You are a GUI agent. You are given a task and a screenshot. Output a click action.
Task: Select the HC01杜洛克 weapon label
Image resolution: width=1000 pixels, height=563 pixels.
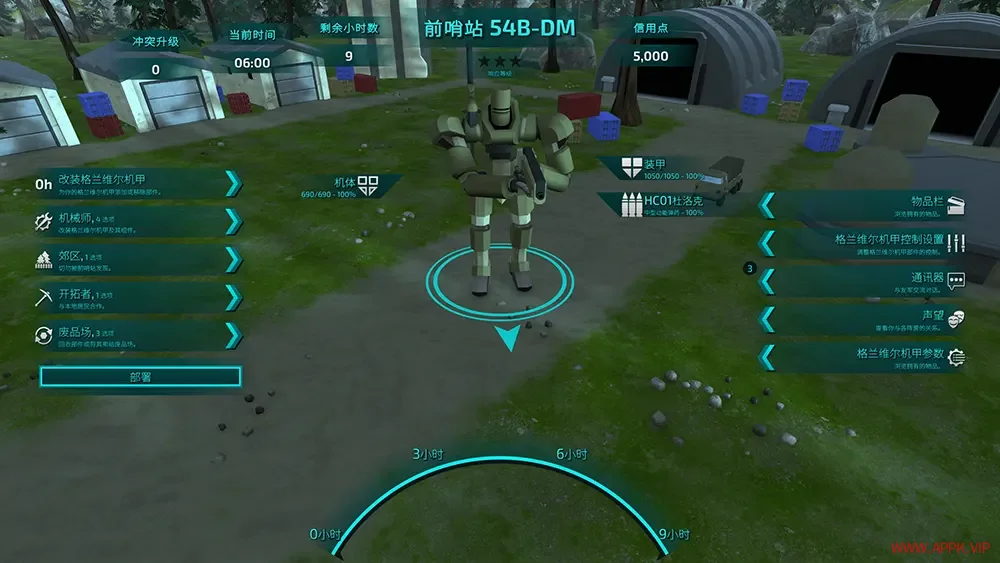tap(668, 203)
